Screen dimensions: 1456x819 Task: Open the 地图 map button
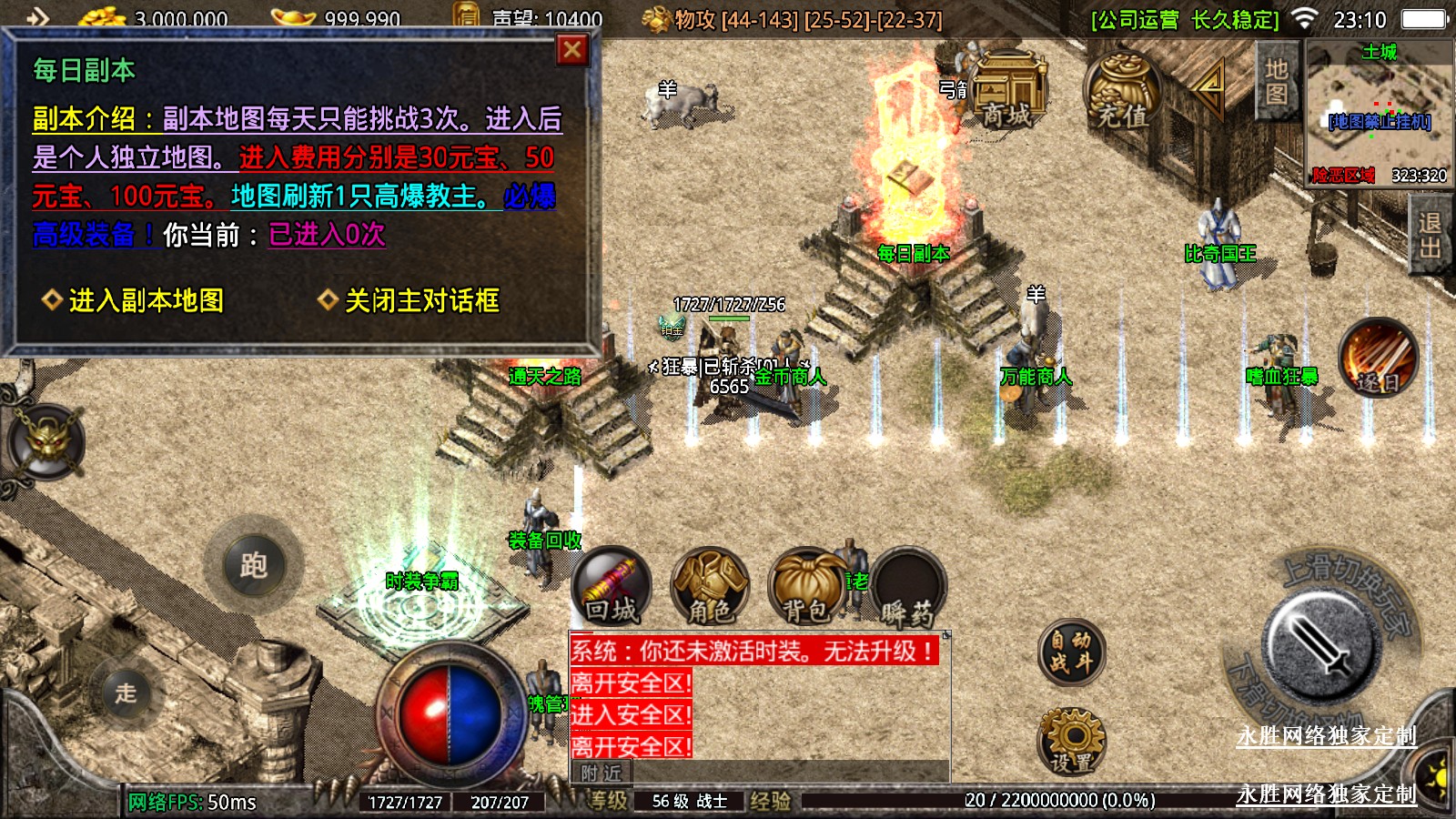tap(1276, 82)
